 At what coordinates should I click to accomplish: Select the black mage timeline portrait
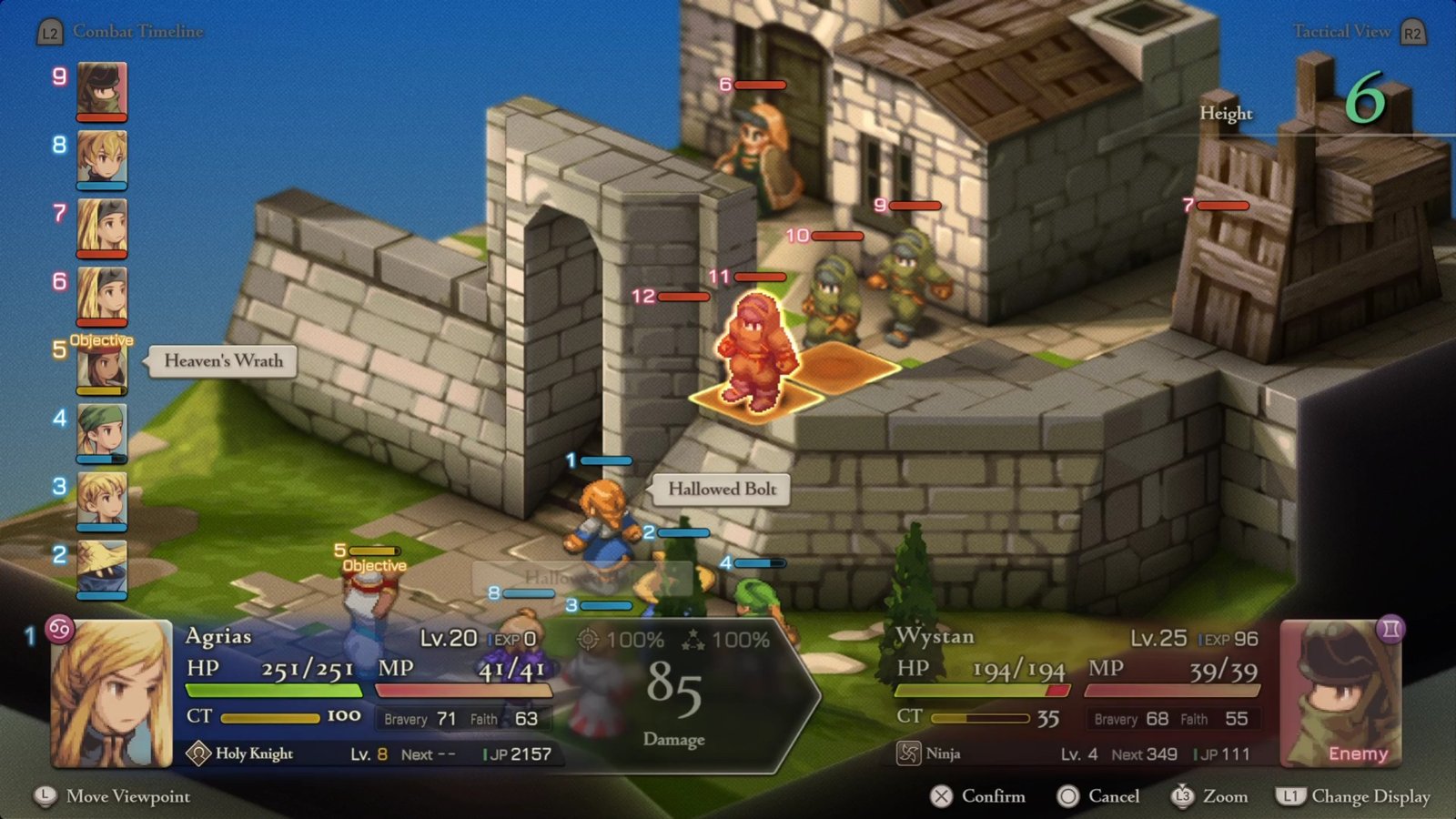101,568
